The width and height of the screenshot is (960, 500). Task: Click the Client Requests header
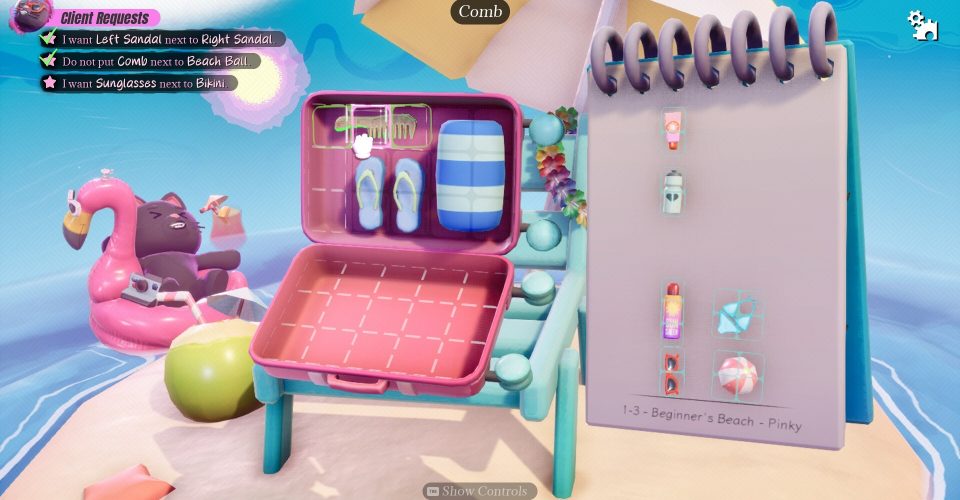tap(105, 18)
